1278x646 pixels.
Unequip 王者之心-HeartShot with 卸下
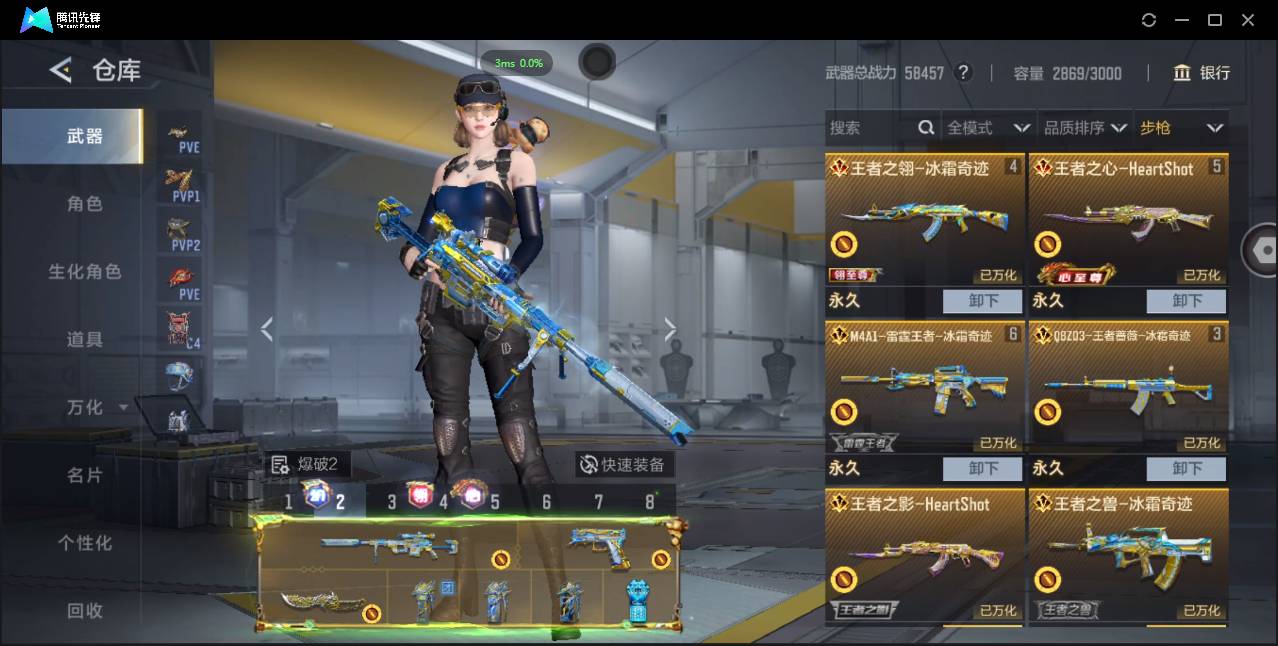click(1186, 301)
